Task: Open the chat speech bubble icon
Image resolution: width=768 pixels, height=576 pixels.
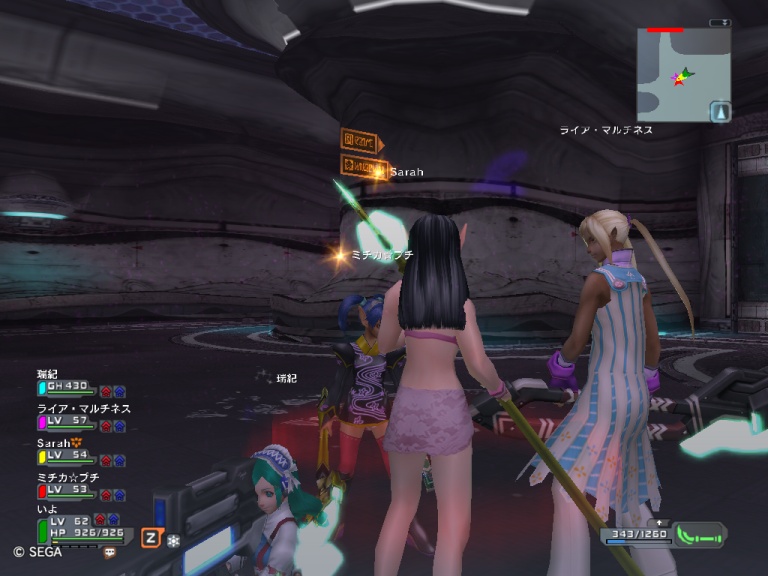Action: [x=109, y=551]
